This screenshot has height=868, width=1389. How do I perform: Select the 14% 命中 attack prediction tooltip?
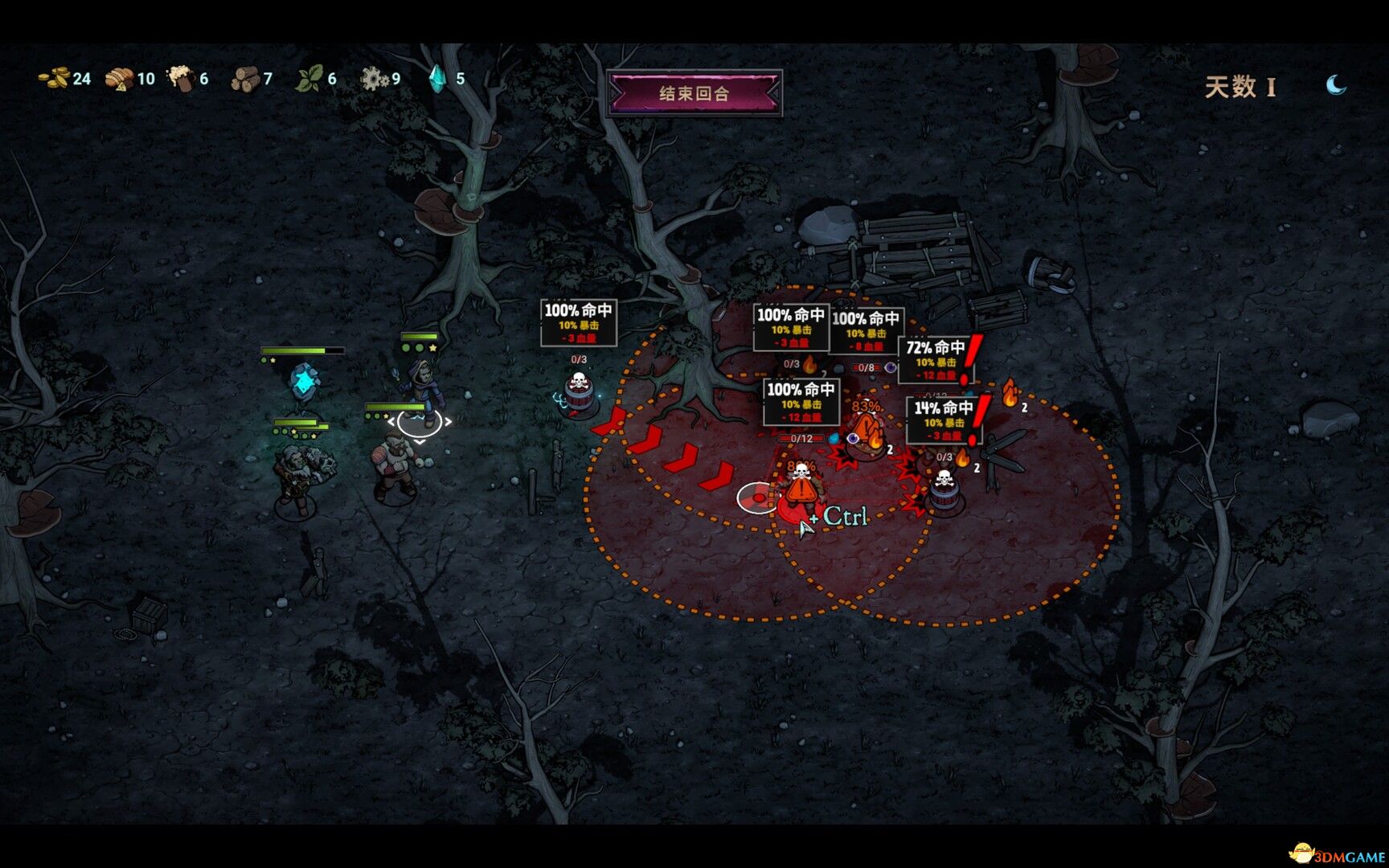point(944,420)
